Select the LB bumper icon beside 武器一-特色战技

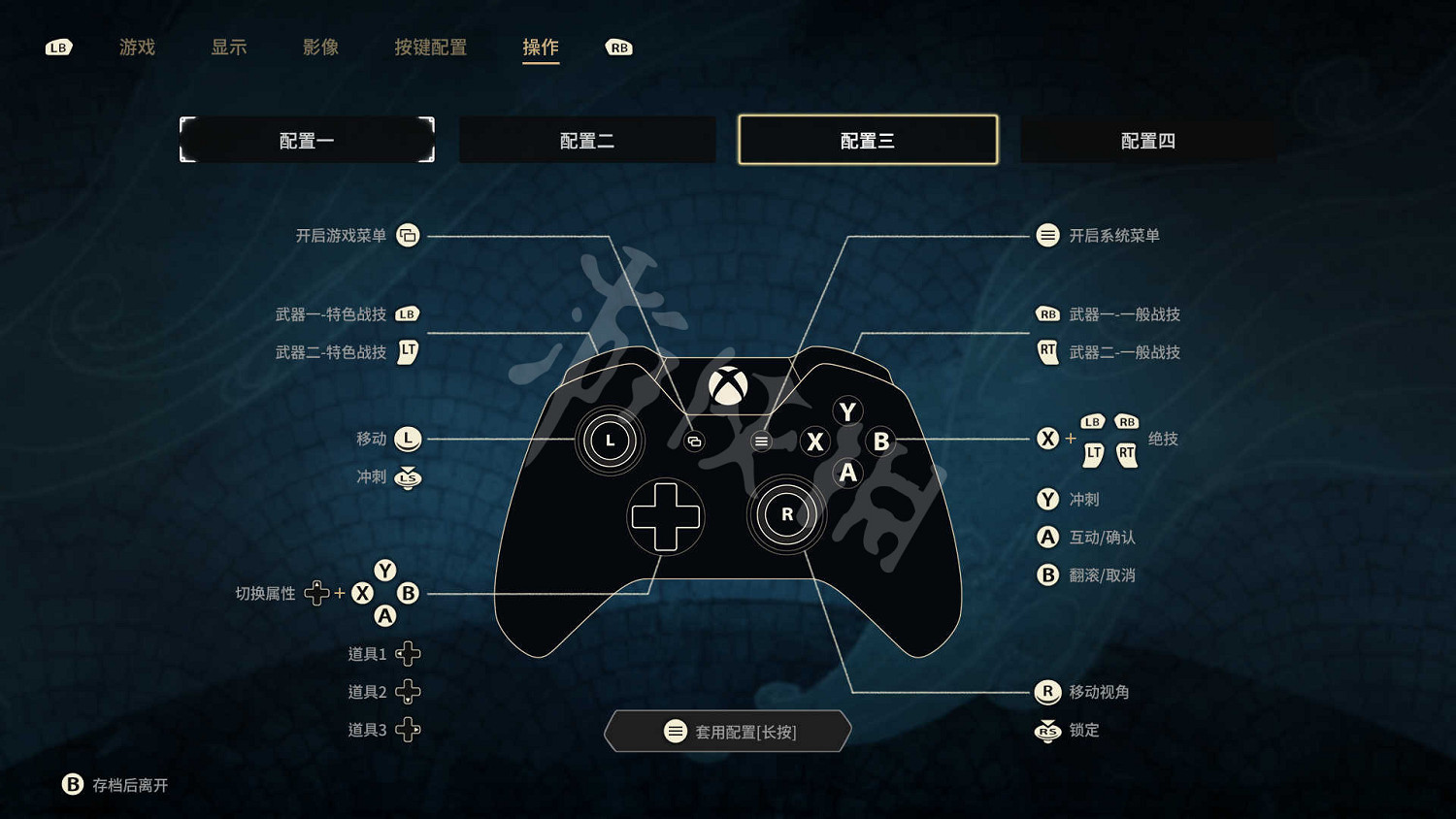point(408,313)
